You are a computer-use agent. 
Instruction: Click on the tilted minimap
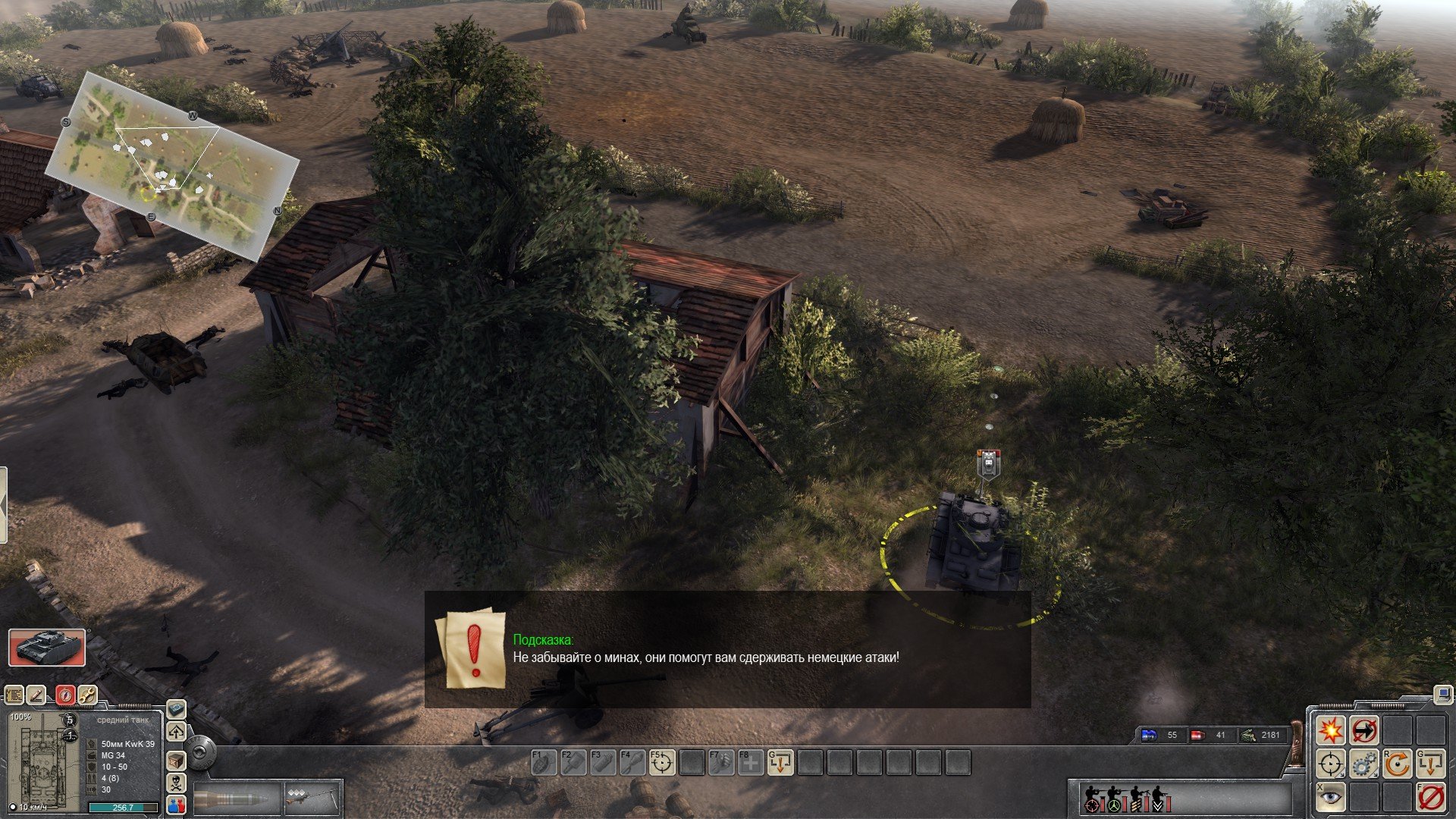(x=171, y=164)
